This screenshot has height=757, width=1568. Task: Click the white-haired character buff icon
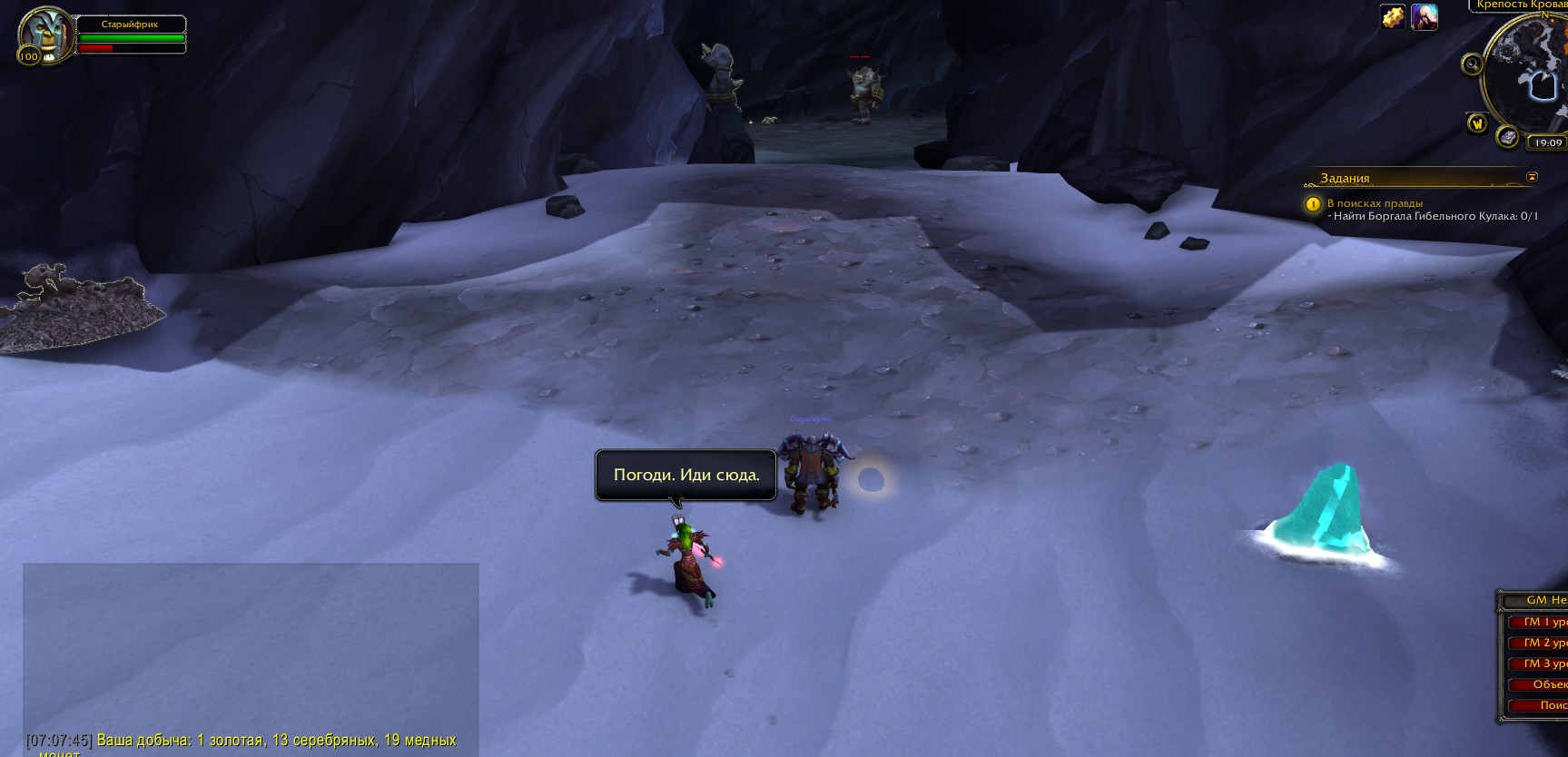1424,17
